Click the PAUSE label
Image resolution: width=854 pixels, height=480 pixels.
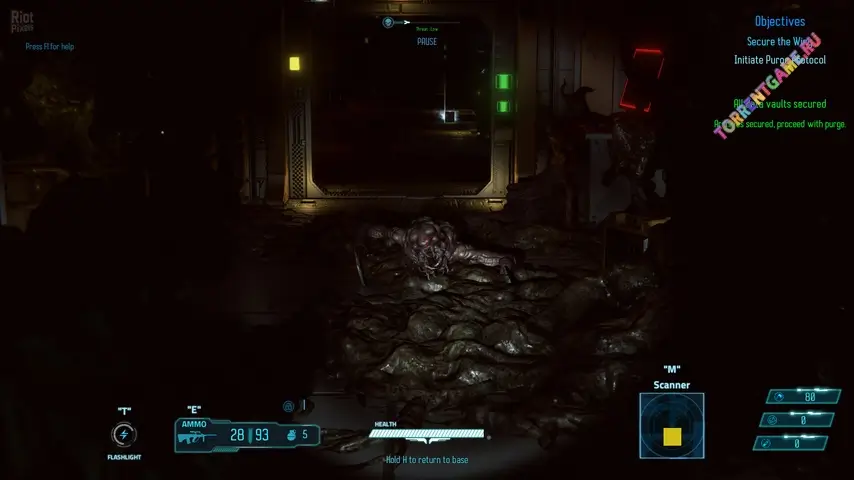tap(427, 42)
